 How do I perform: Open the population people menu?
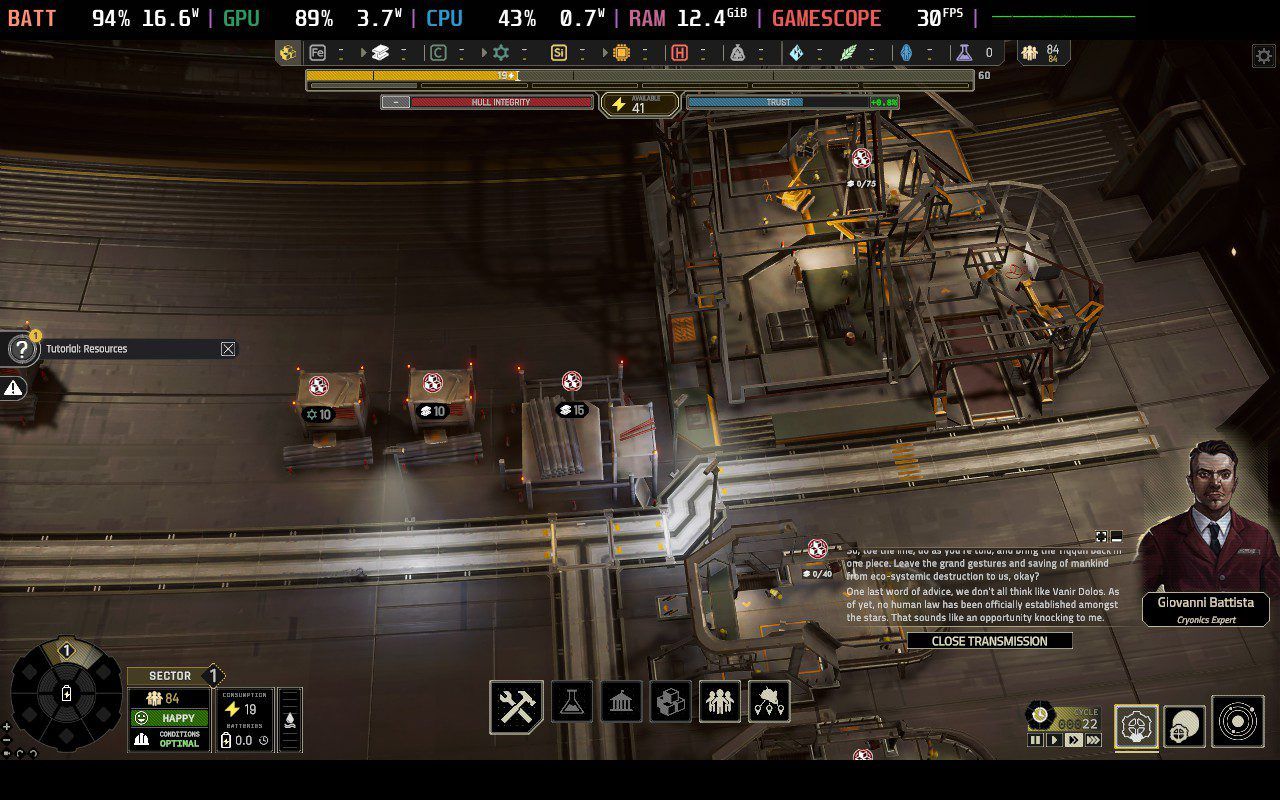(719, 702)
